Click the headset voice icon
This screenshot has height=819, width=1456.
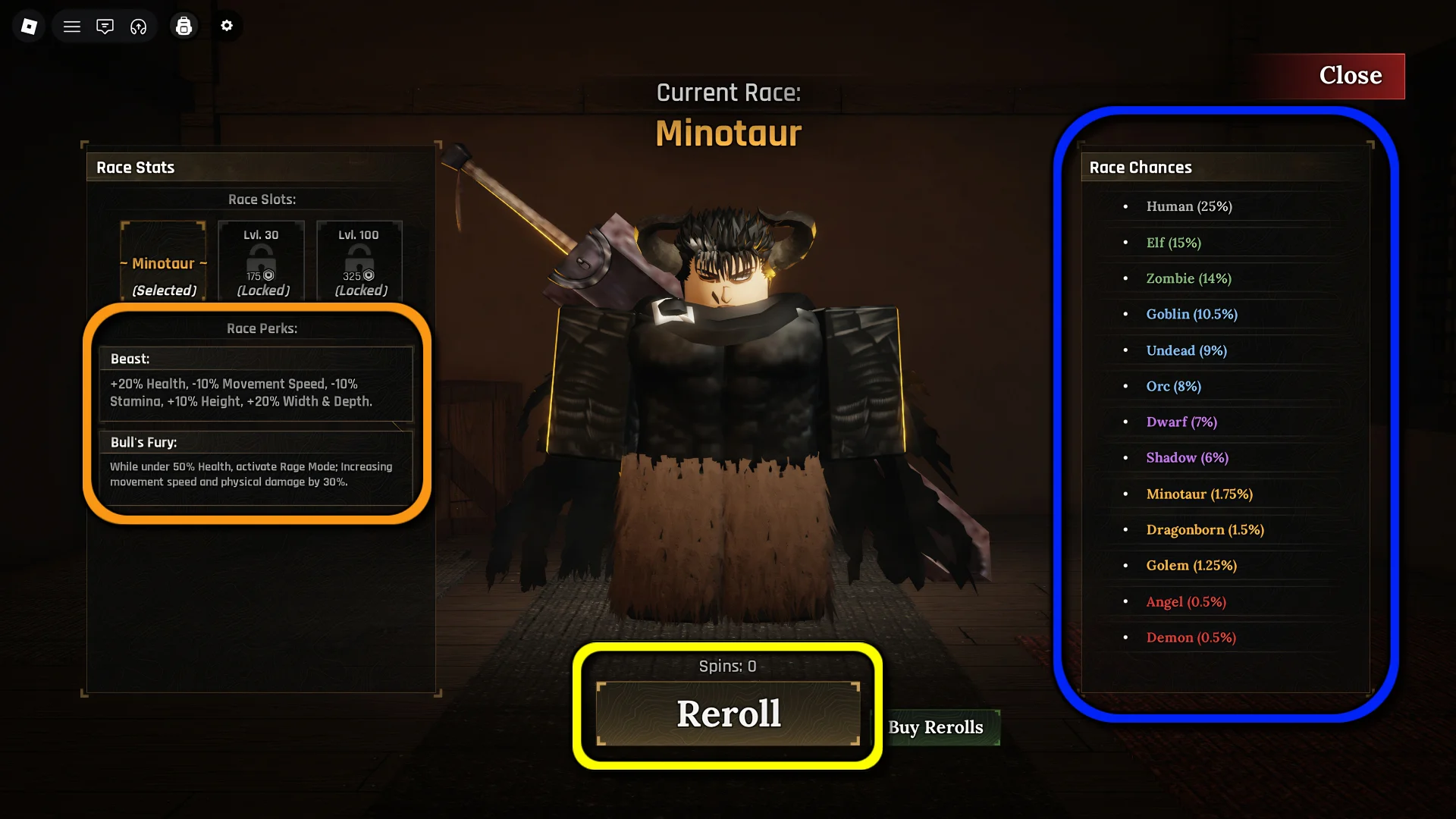pos(138,27)
